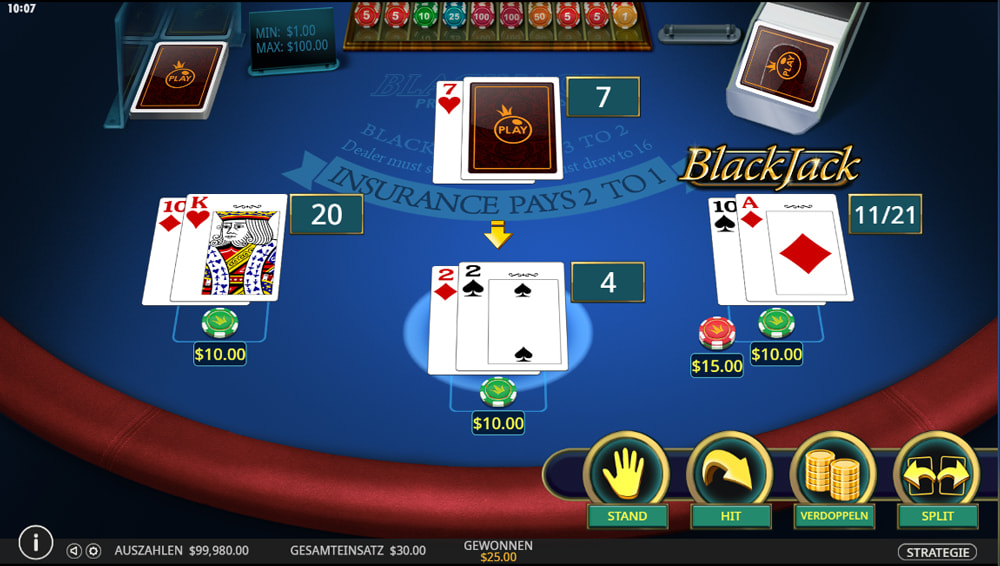Open the game info panel

pos(36,543)
